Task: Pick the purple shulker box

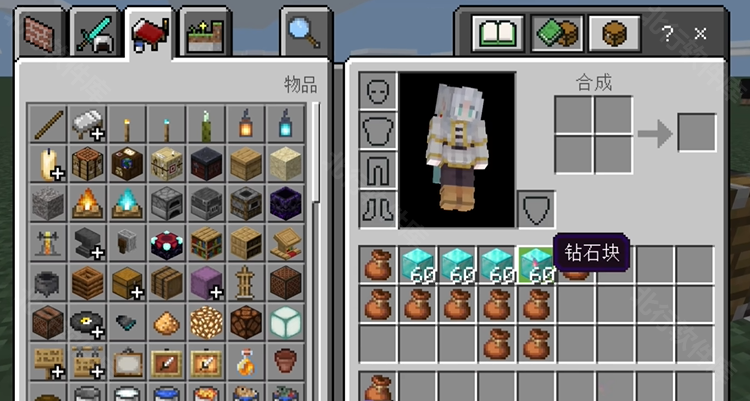Action: (205, 282)
